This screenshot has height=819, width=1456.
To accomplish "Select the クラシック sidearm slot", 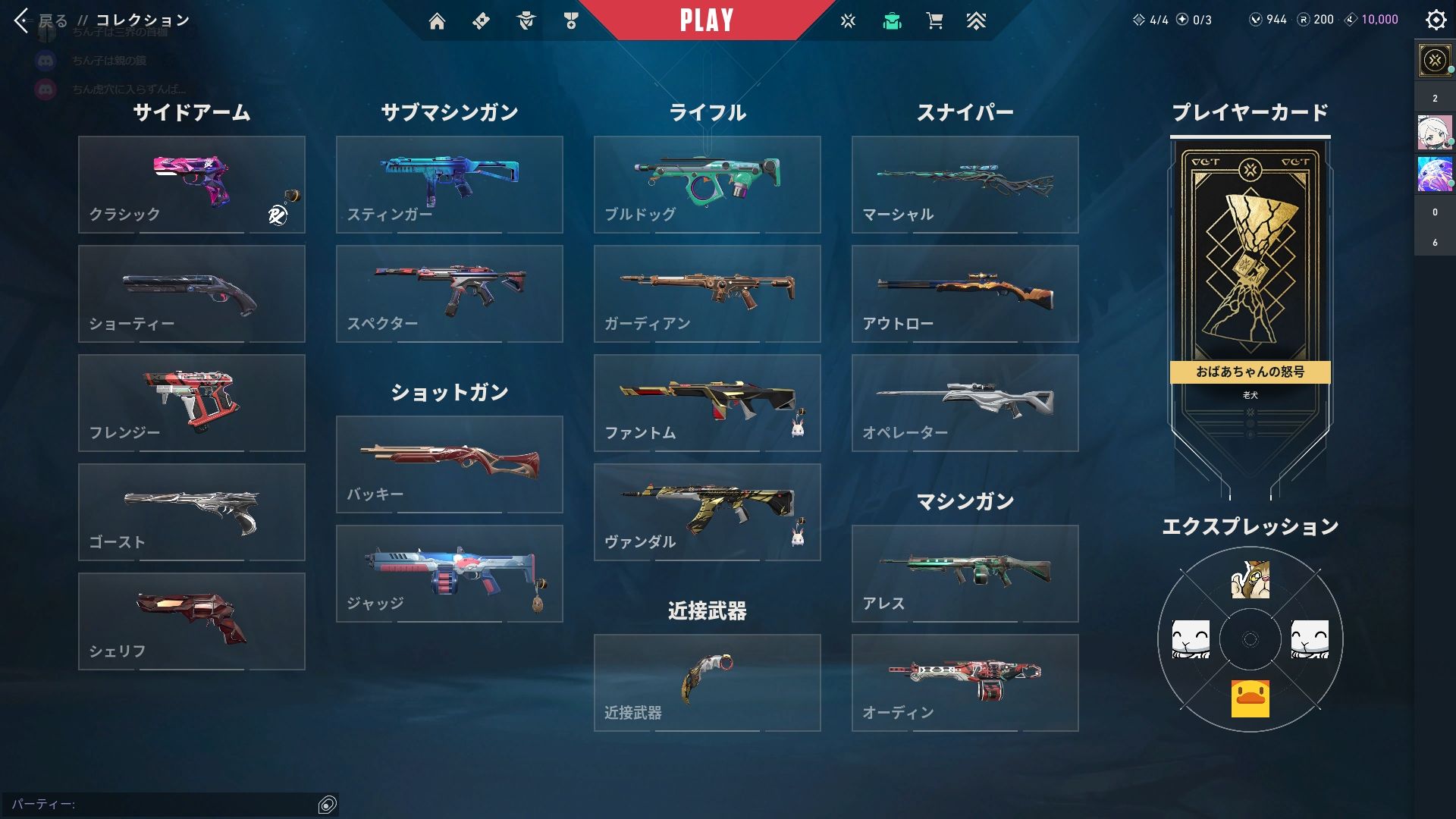I will tap(191, 184).
